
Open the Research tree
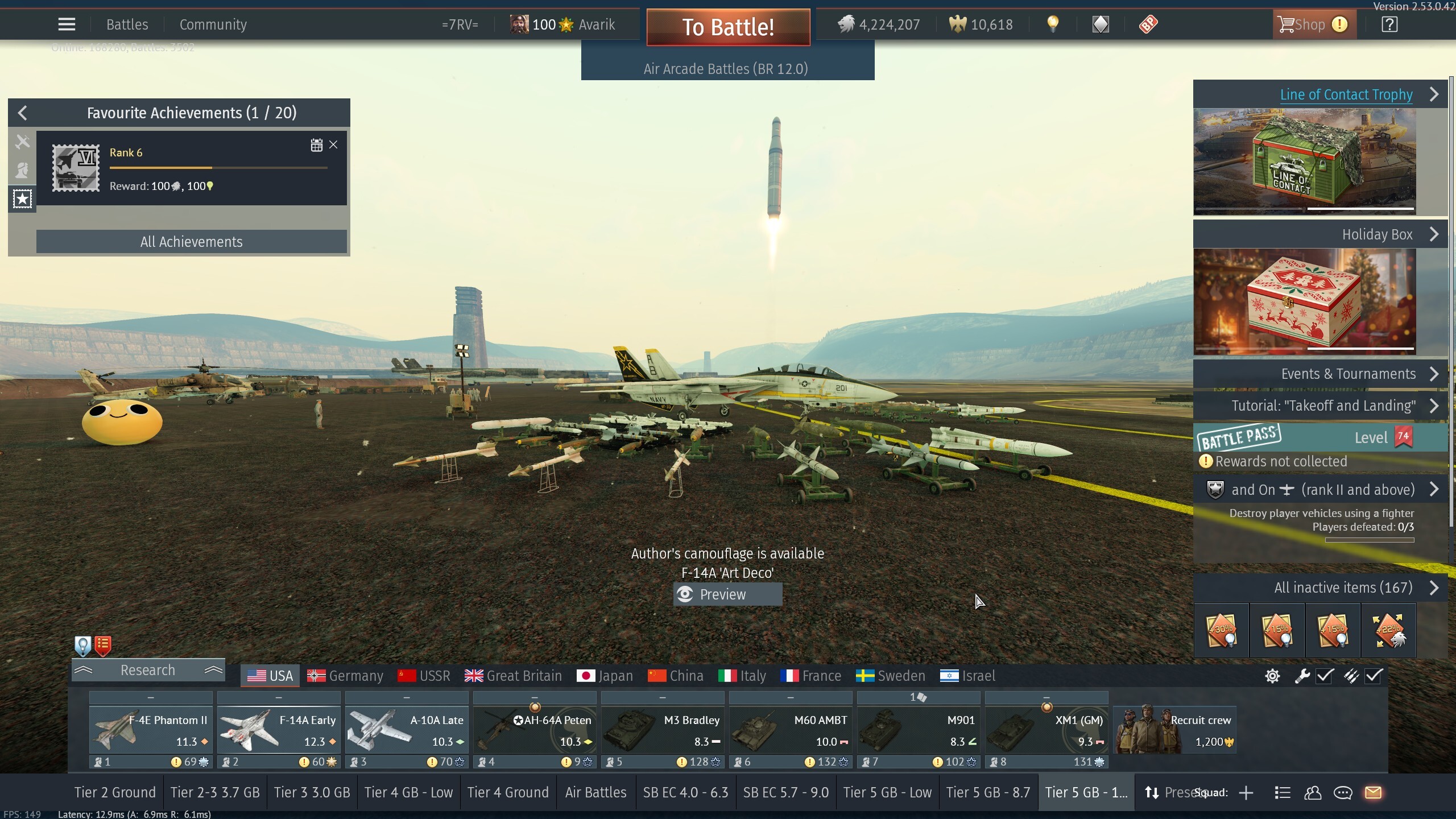coord(148,670)
